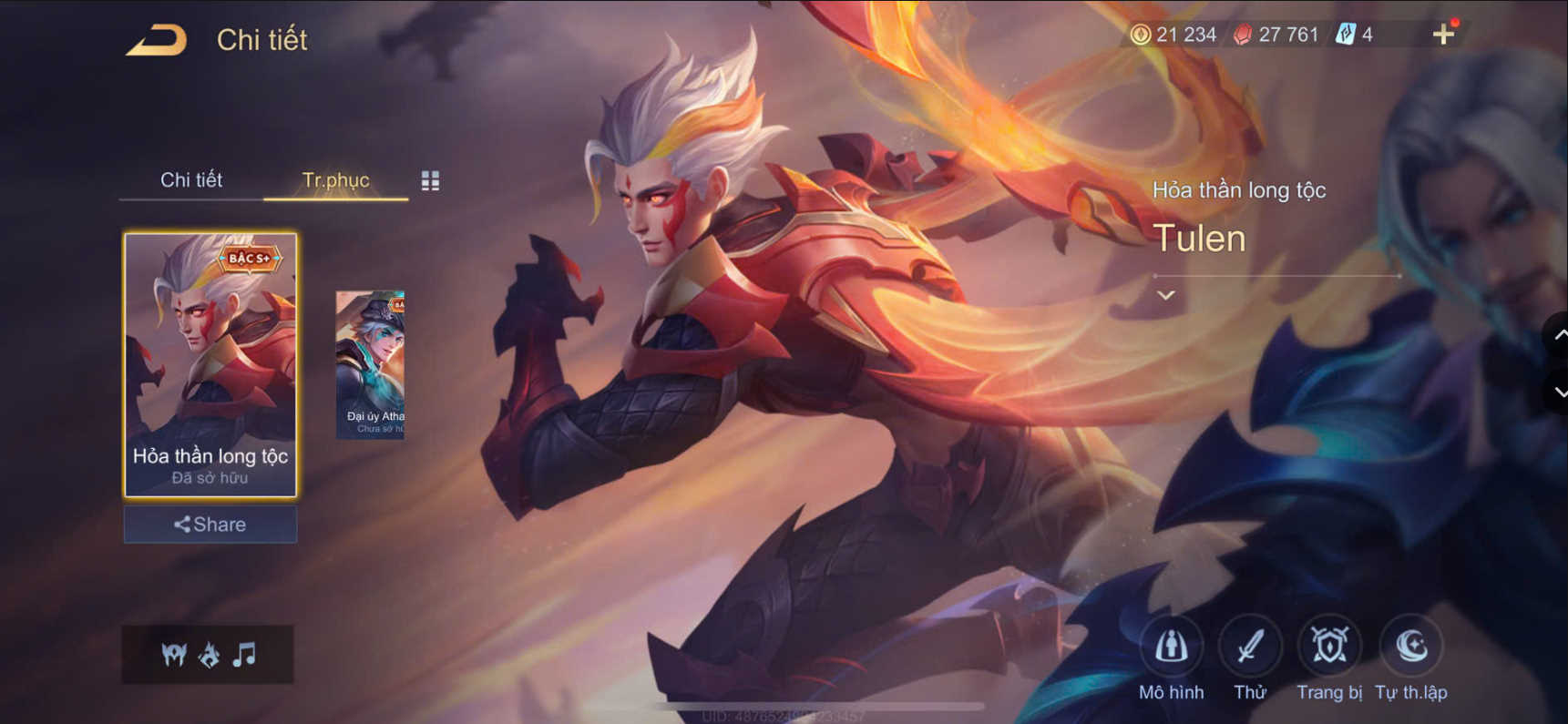Viewport: 1568px width, 724px height.
Task: Open Trang bị with the shield icon
Action: pyautogui.click(x=1328, y=647)
